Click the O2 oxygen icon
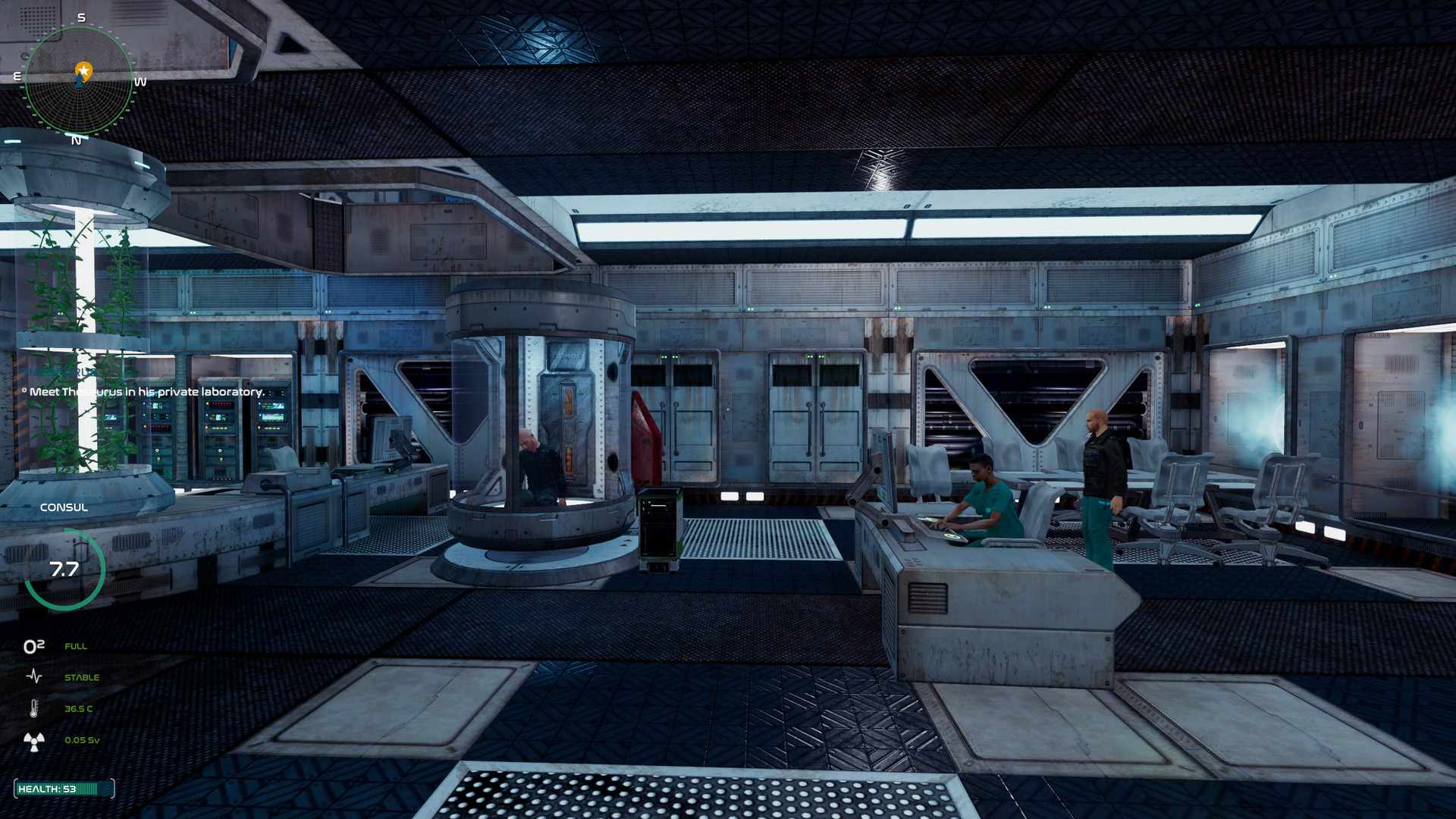Viewport: 1456px width, 819px height. click(34, 646)
